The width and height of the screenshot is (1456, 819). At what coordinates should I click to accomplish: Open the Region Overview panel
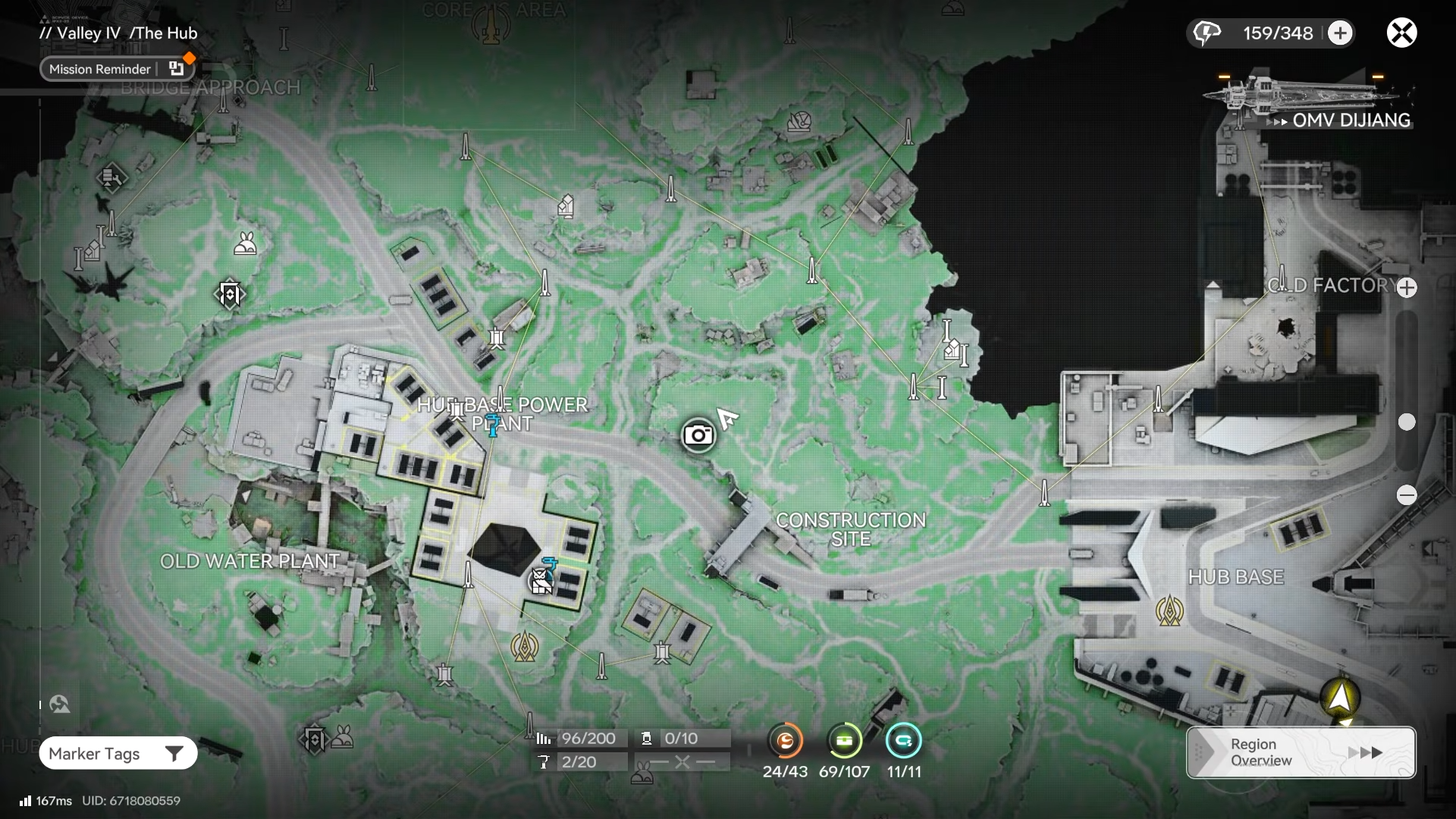[1301, 752]
